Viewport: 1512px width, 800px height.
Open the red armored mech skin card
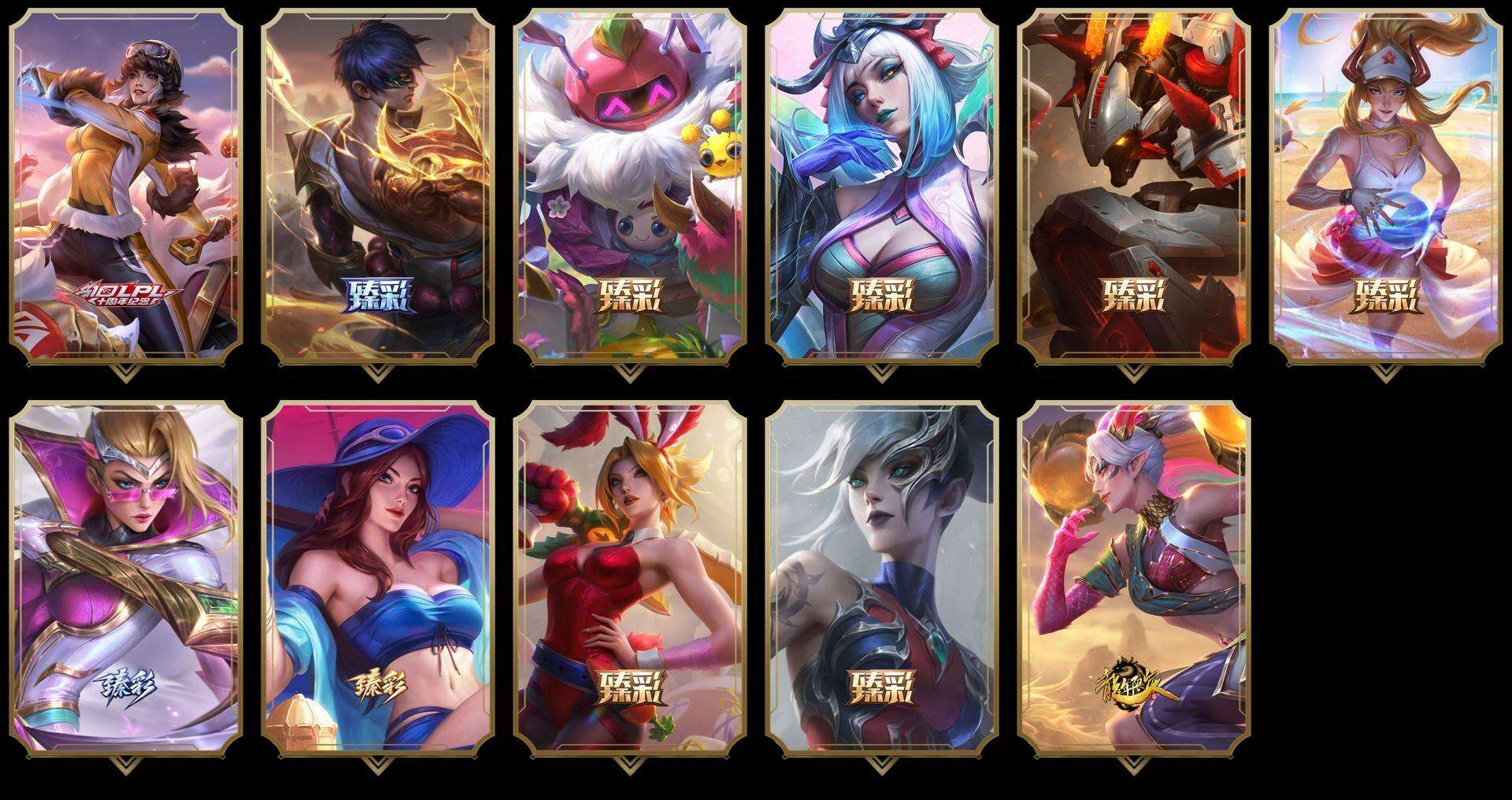click(1134, 186)
